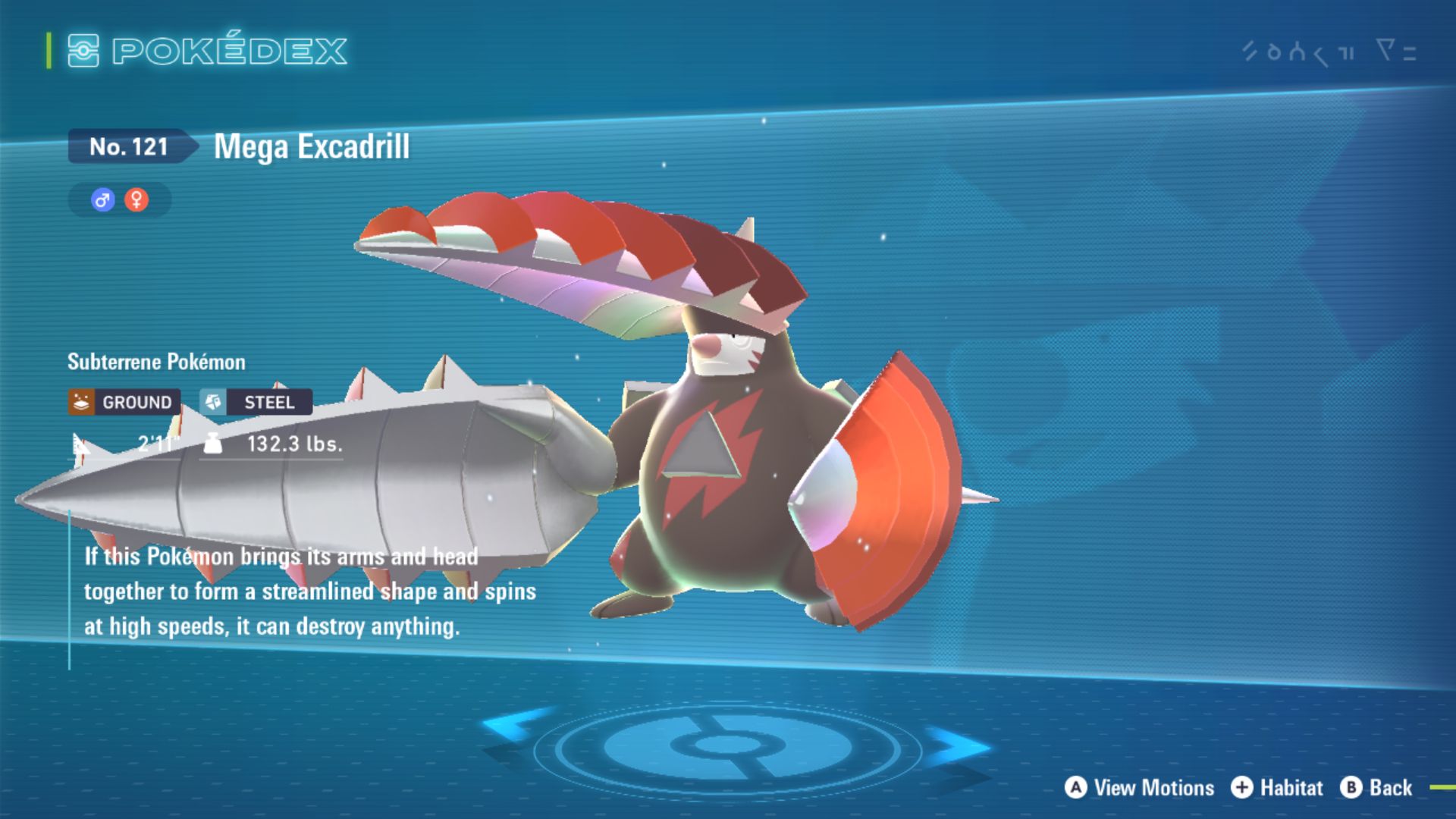Viewport: 1456px width, 819px height.
Task: Select the female gender icon
Action: click(136, 200)
